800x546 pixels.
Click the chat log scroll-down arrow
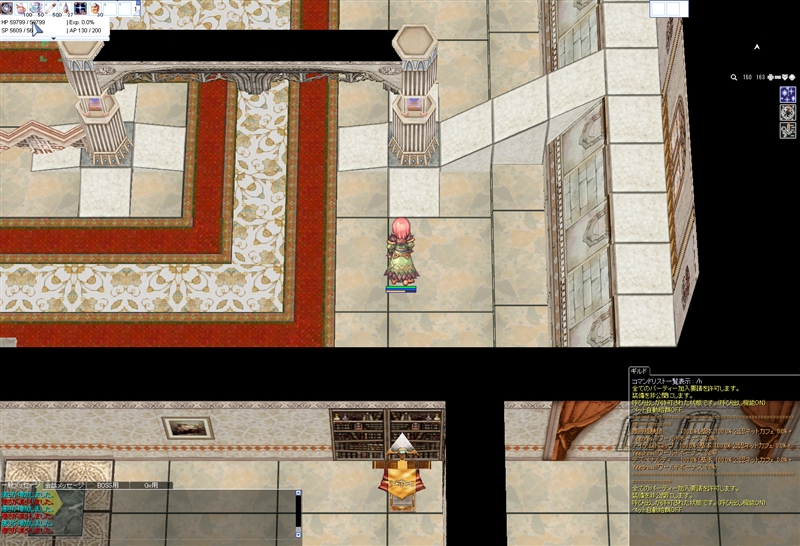click(x=297, y=534)
